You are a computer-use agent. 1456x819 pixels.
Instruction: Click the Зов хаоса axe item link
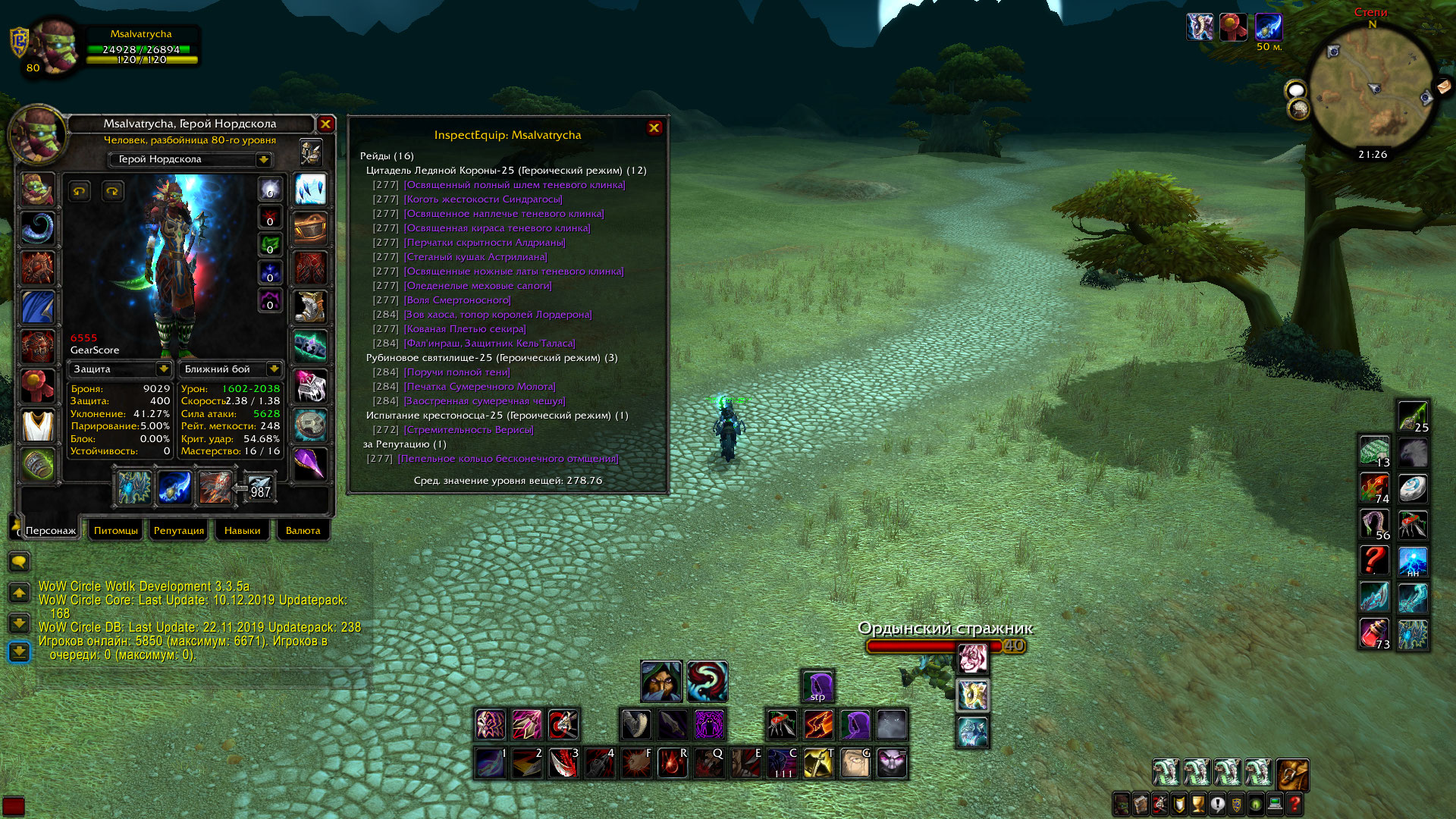tap(497, 315)
